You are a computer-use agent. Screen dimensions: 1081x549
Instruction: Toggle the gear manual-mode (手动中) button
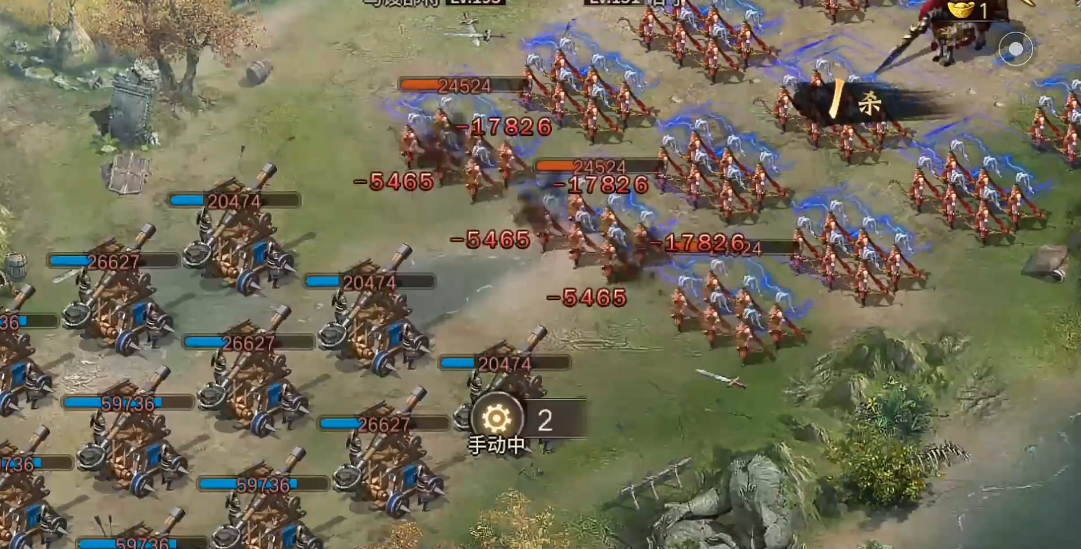click(497, 419)
